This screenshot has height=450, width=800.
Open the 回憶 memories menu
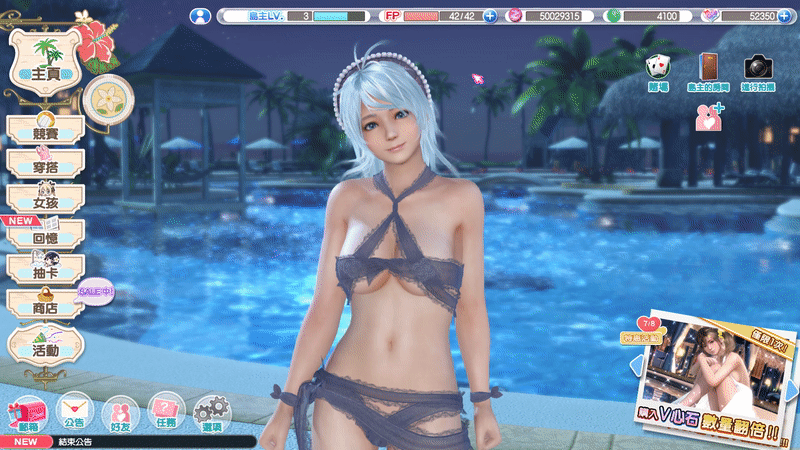[45, 233]
